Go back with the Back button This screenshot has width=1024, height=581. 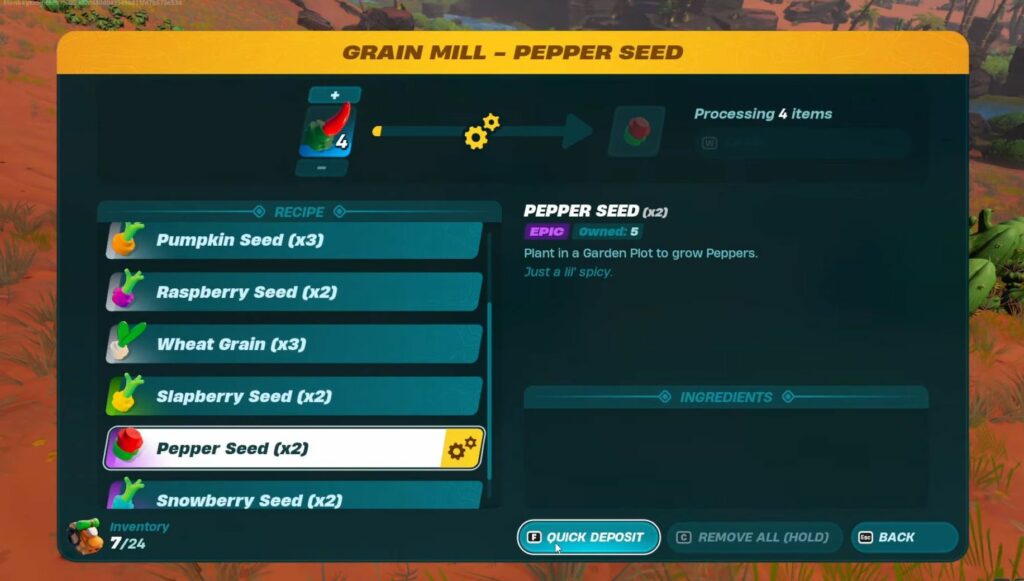click(904, 537)
